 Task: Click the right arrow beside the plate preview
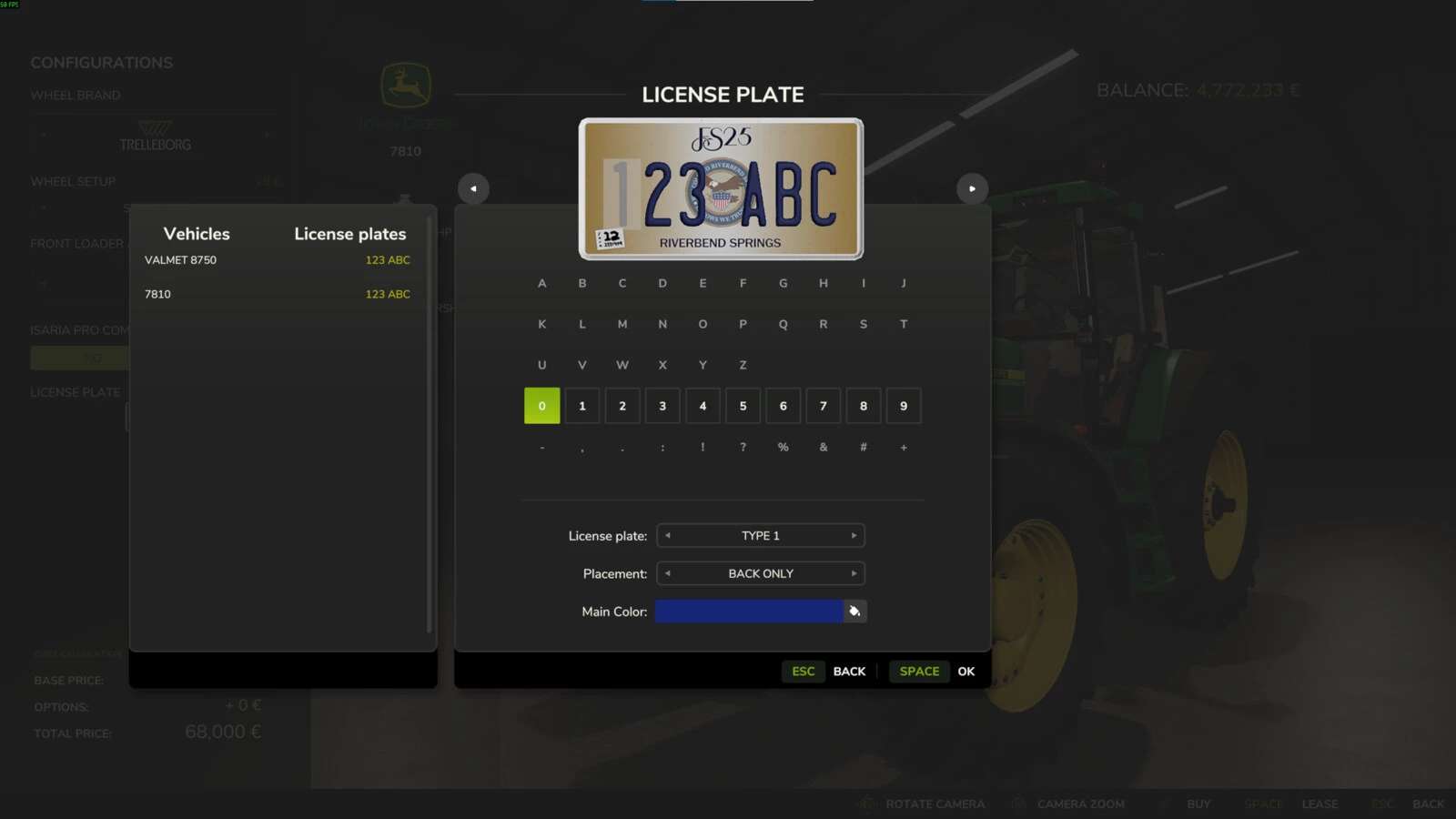[x=972, y=188]
